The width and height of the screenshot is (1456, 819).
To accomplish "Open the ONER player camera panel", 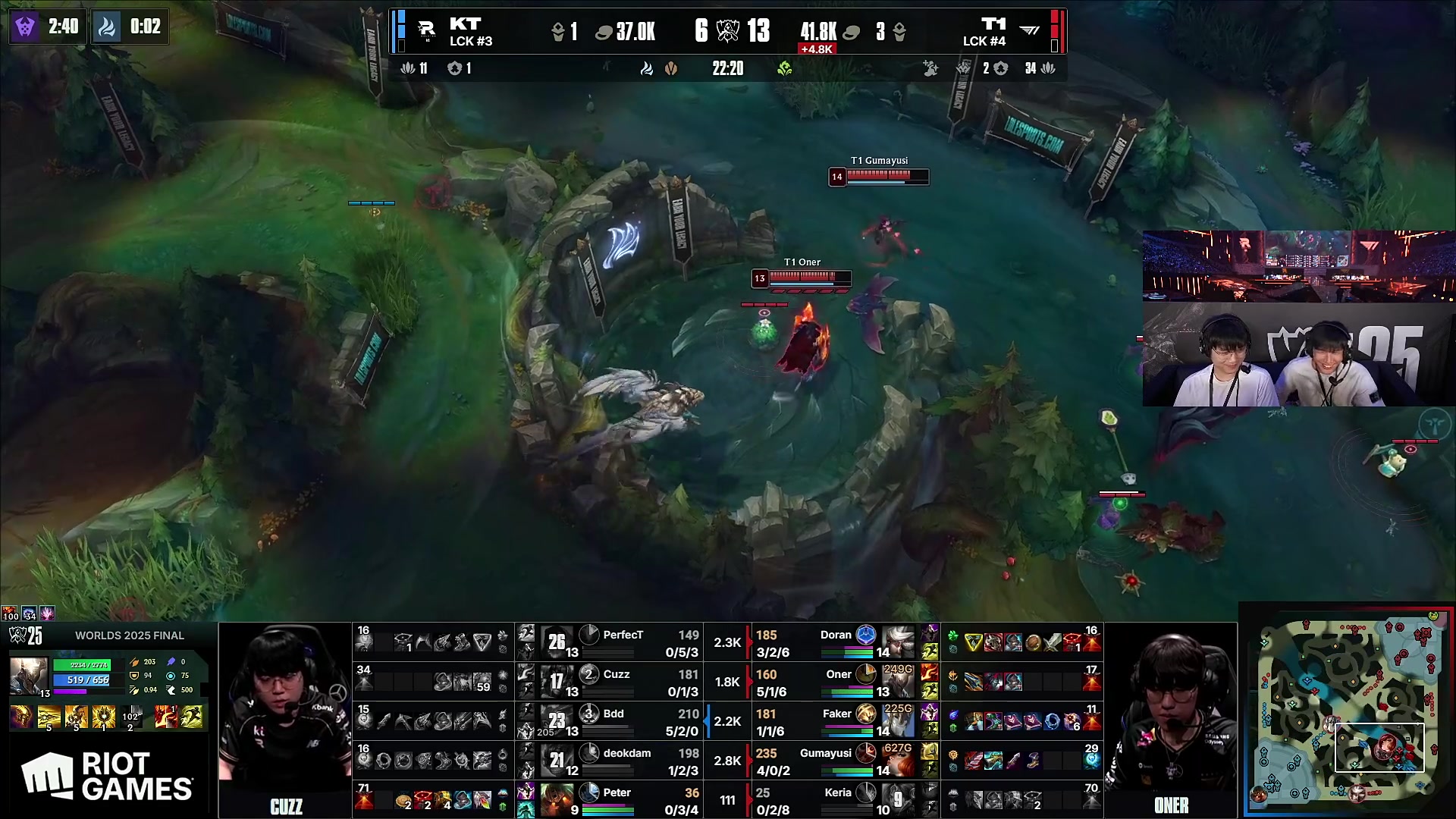I will point(1171,720).
